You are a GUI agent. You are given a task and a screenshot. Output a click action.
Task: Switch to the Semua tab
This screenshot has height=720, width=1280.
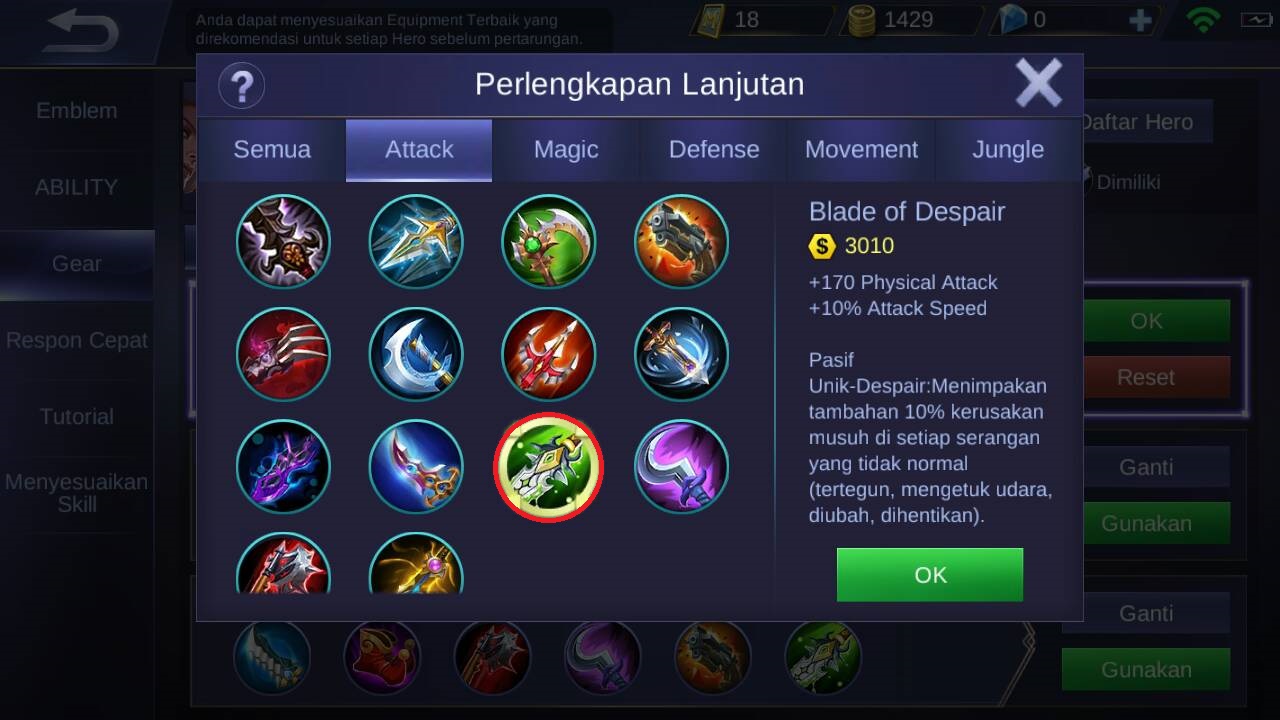pyautogui.click(x=272, y=150)
